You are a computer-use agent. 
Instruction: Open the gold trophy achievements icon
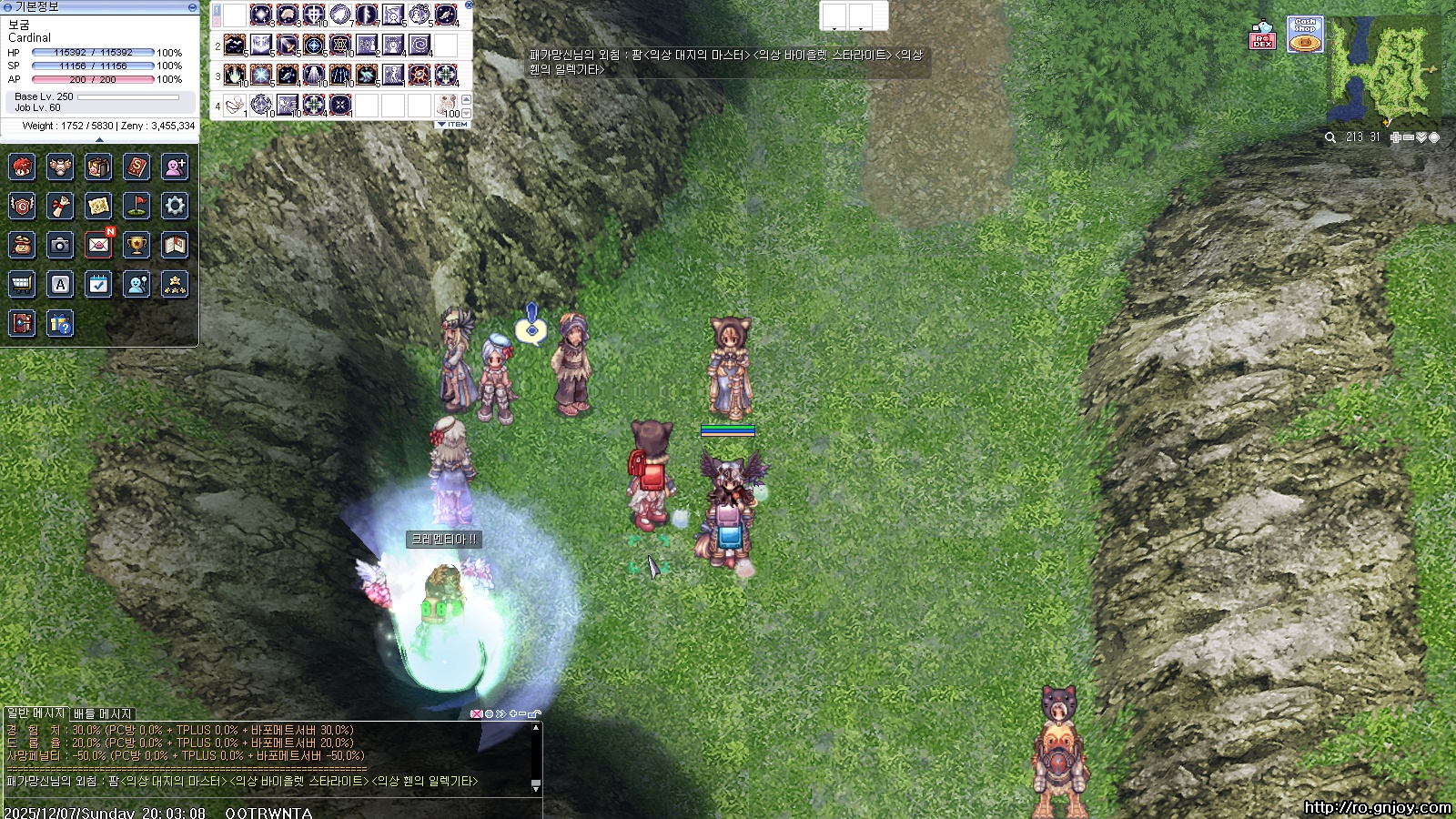click(136, 245)
